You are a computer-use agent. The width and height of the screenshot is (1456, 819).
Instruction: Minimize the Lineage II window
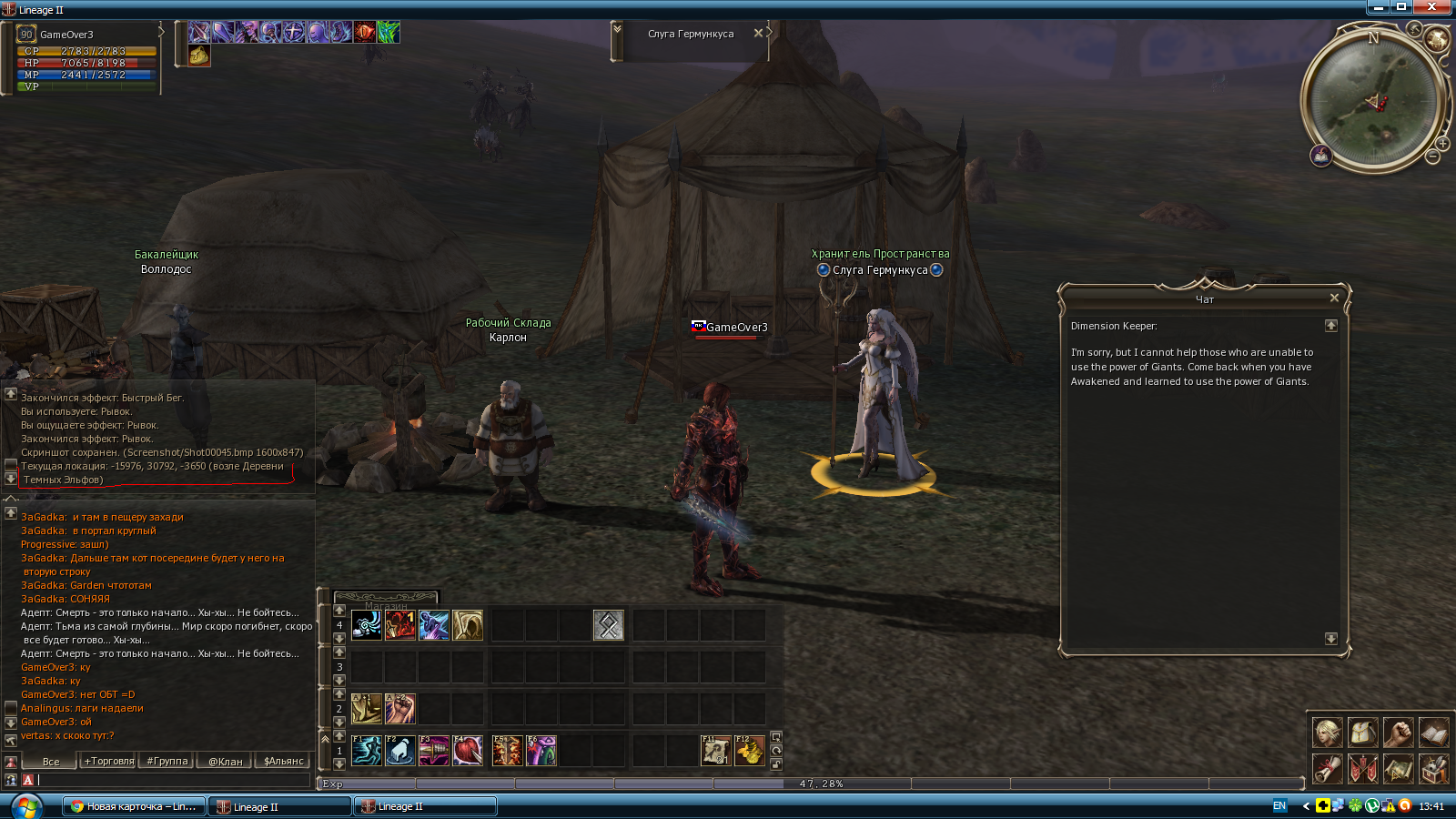[x=1379, y=7]
